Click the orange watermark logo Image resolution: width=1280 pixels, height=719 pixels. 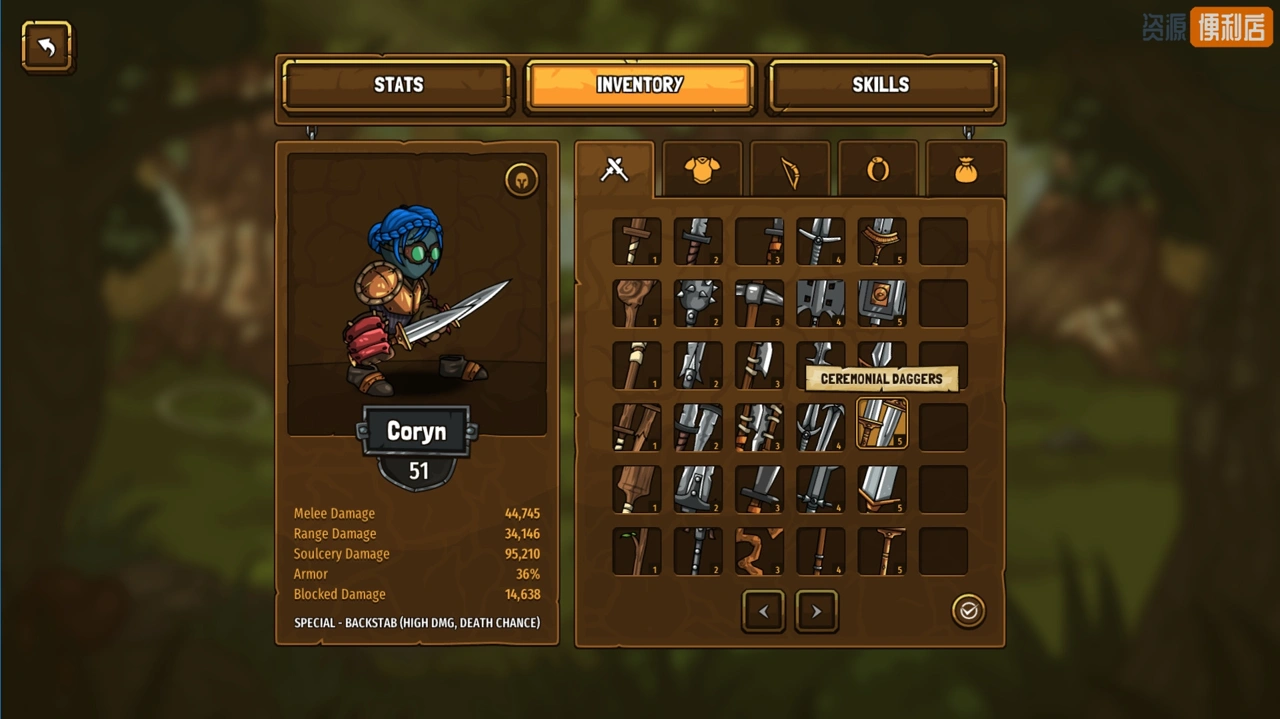pyautogui.click(x=1231, y=27)
